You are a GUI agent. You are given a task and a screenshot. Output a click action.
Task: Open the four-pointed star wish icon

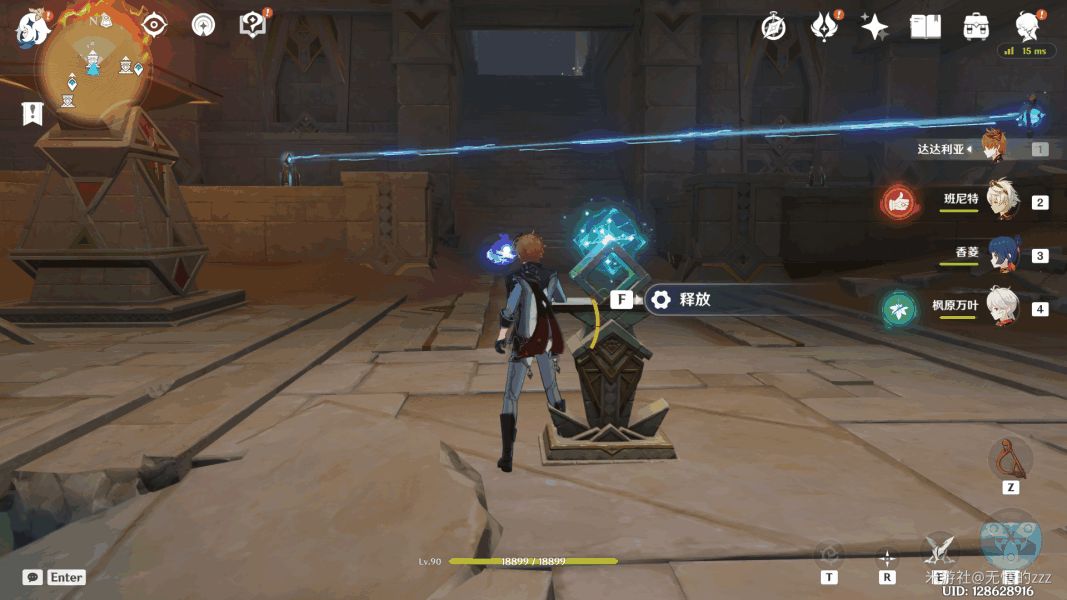875,27
